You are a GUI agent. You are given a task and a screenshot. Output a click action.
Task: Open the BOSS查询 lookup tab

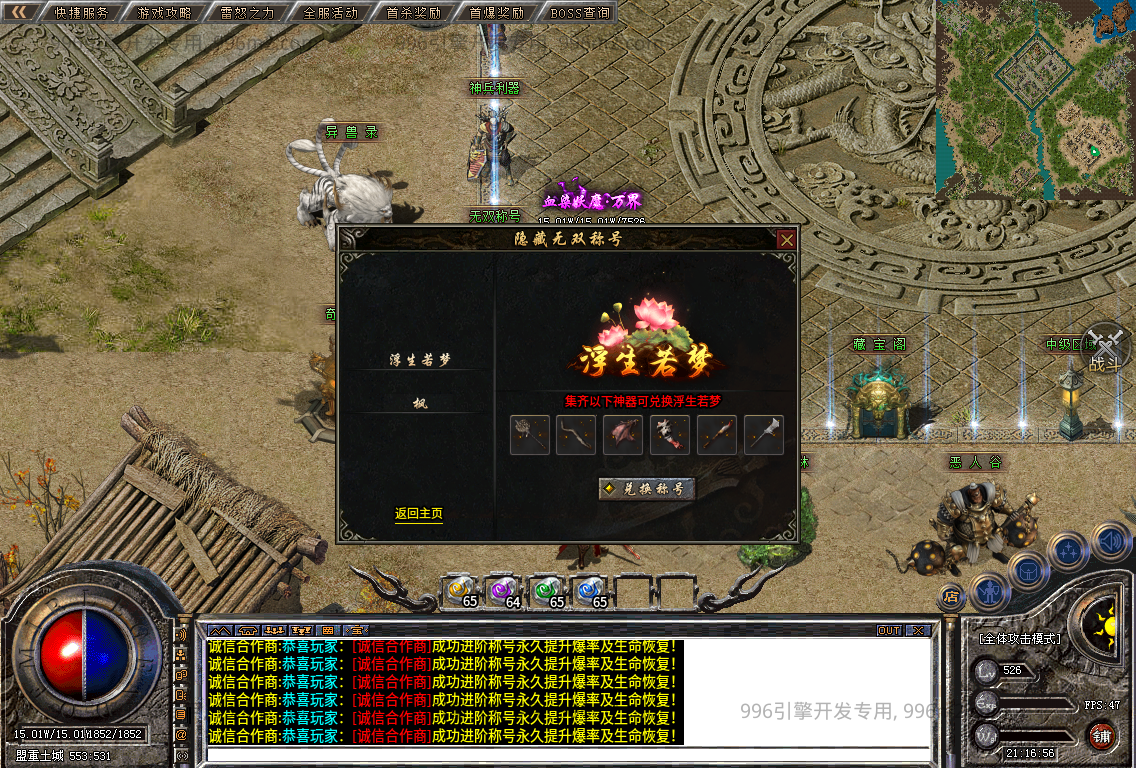(x=580, y=13)
